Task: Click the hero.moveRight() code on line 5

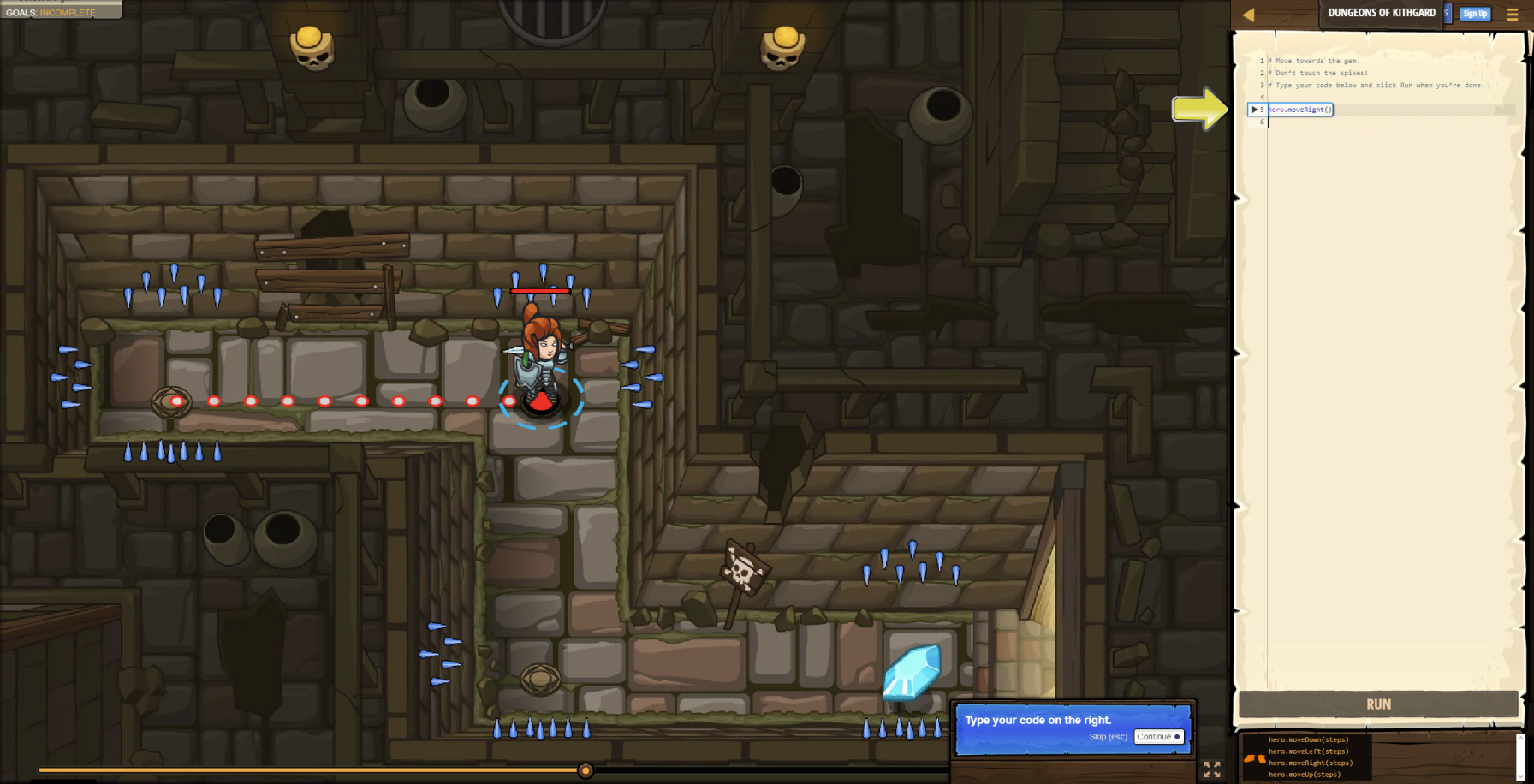Action: (x=1299, y=110)
